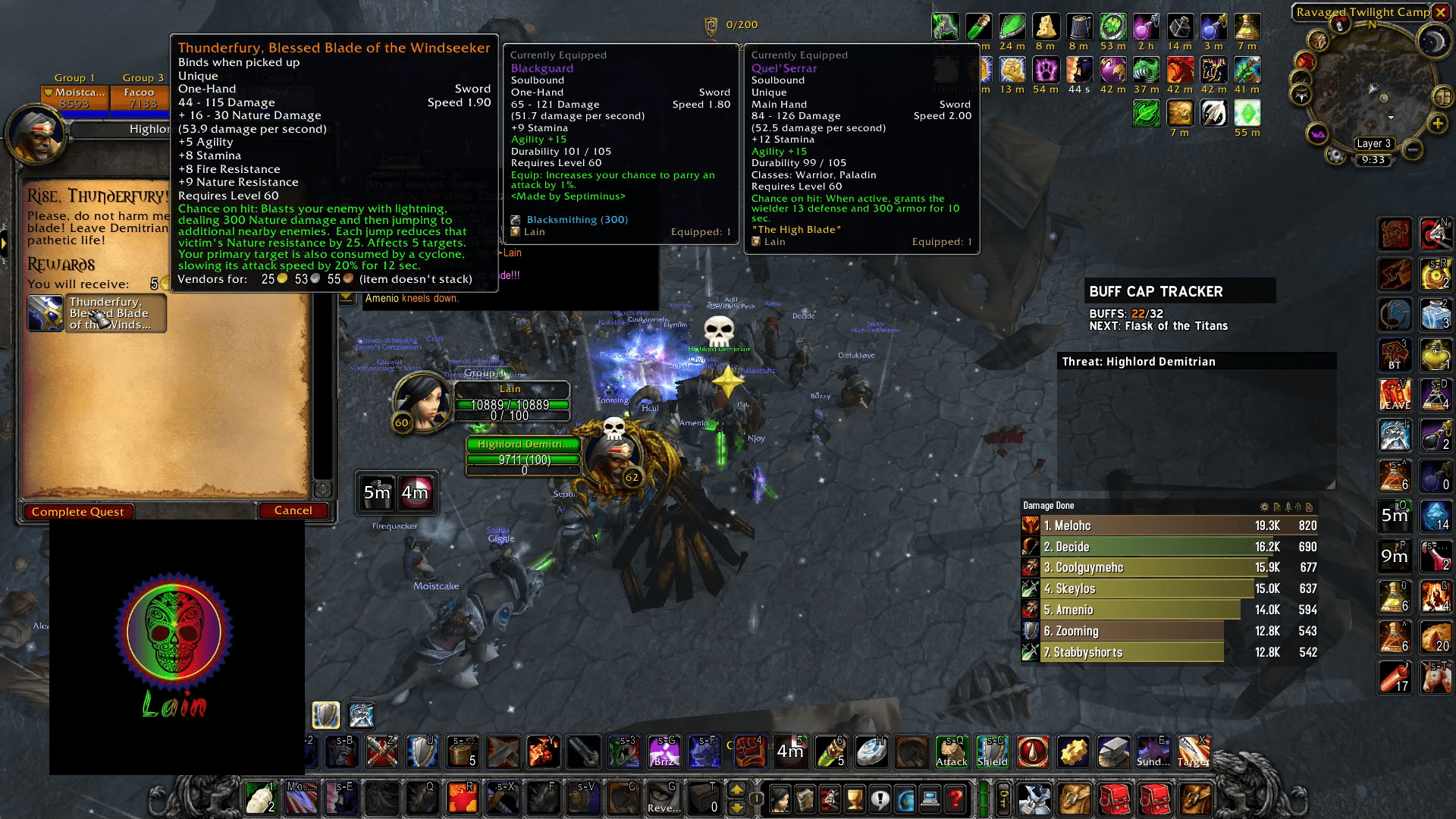1456x819 pixels.
Task: Select Meloho's row in Damage Done
Action: pos(1169,526)
